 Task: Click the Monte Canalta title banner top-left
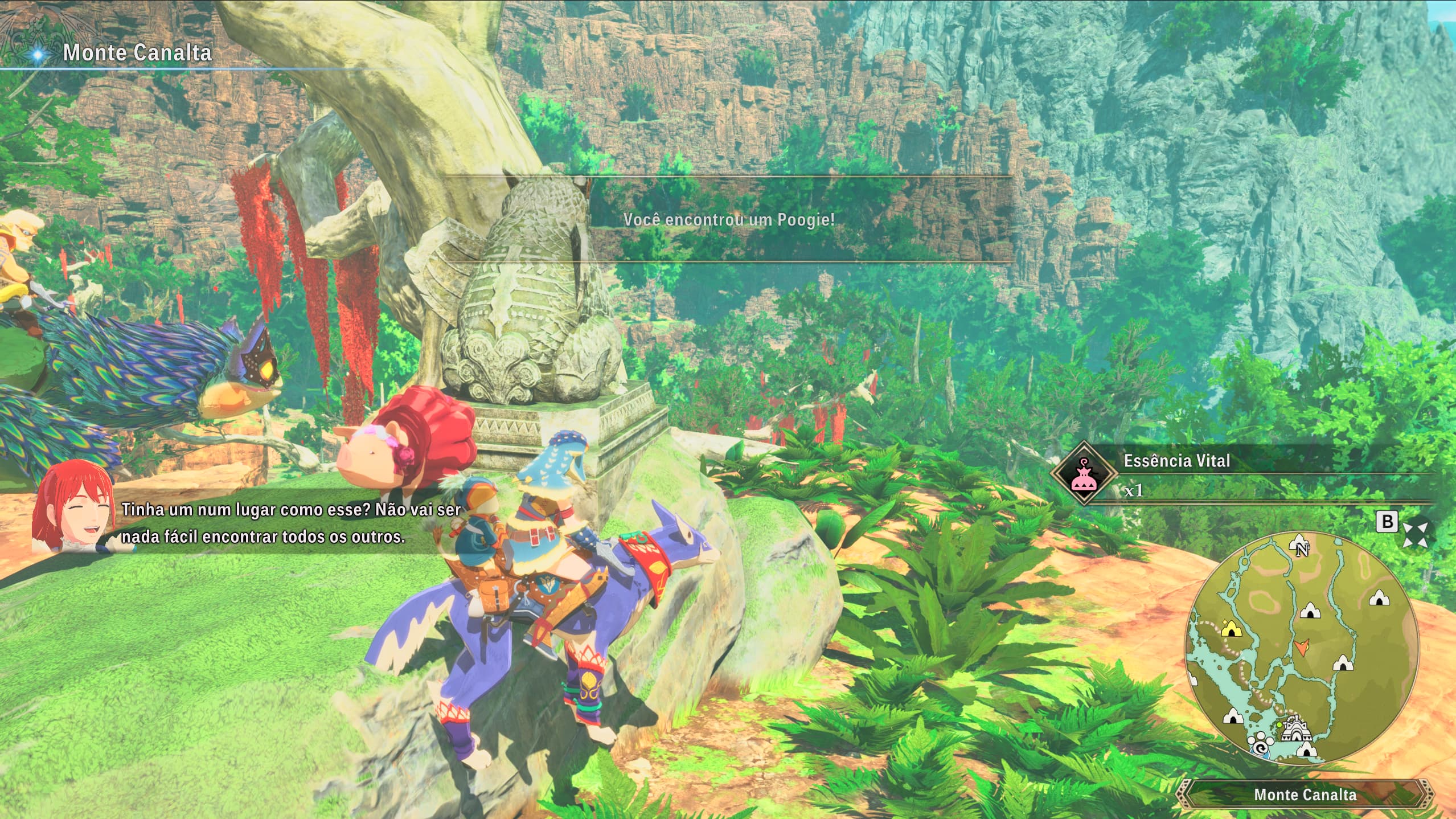coord(137,54)
